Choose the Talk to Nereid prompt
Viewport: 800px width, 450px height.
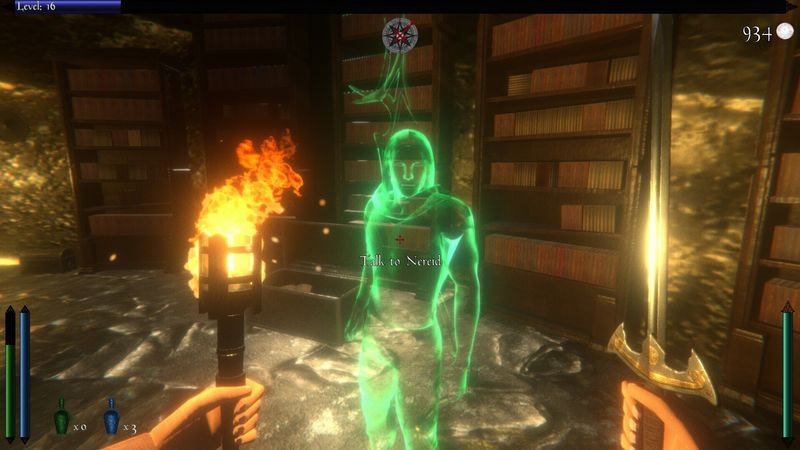[x=399, y=261]
